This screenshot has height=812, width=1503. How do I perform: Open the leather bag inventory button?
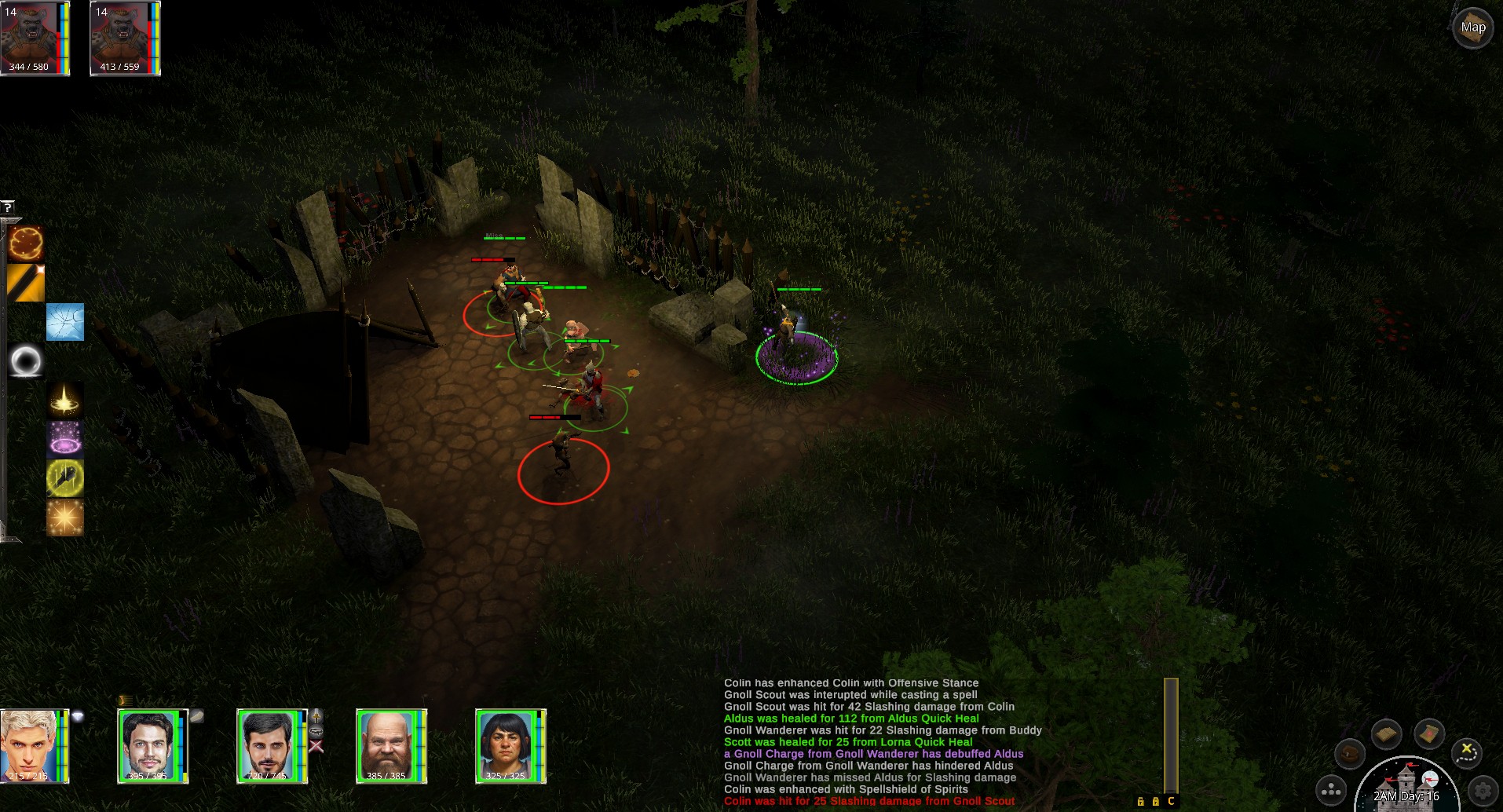click(x=1350, y=755)
